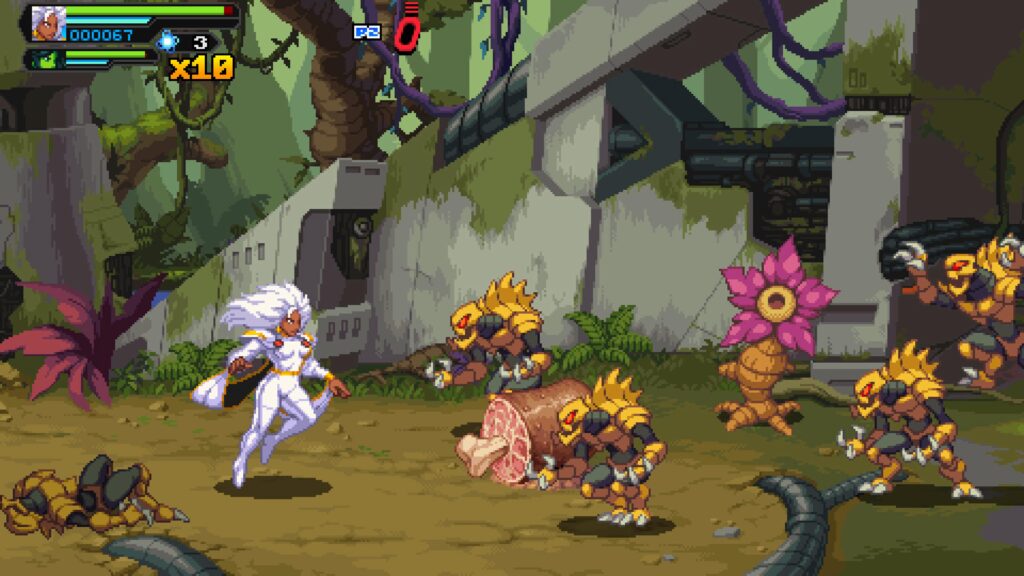Click the P2 player indicator tag
This screenshot has height=576, width=1024.
367,32
